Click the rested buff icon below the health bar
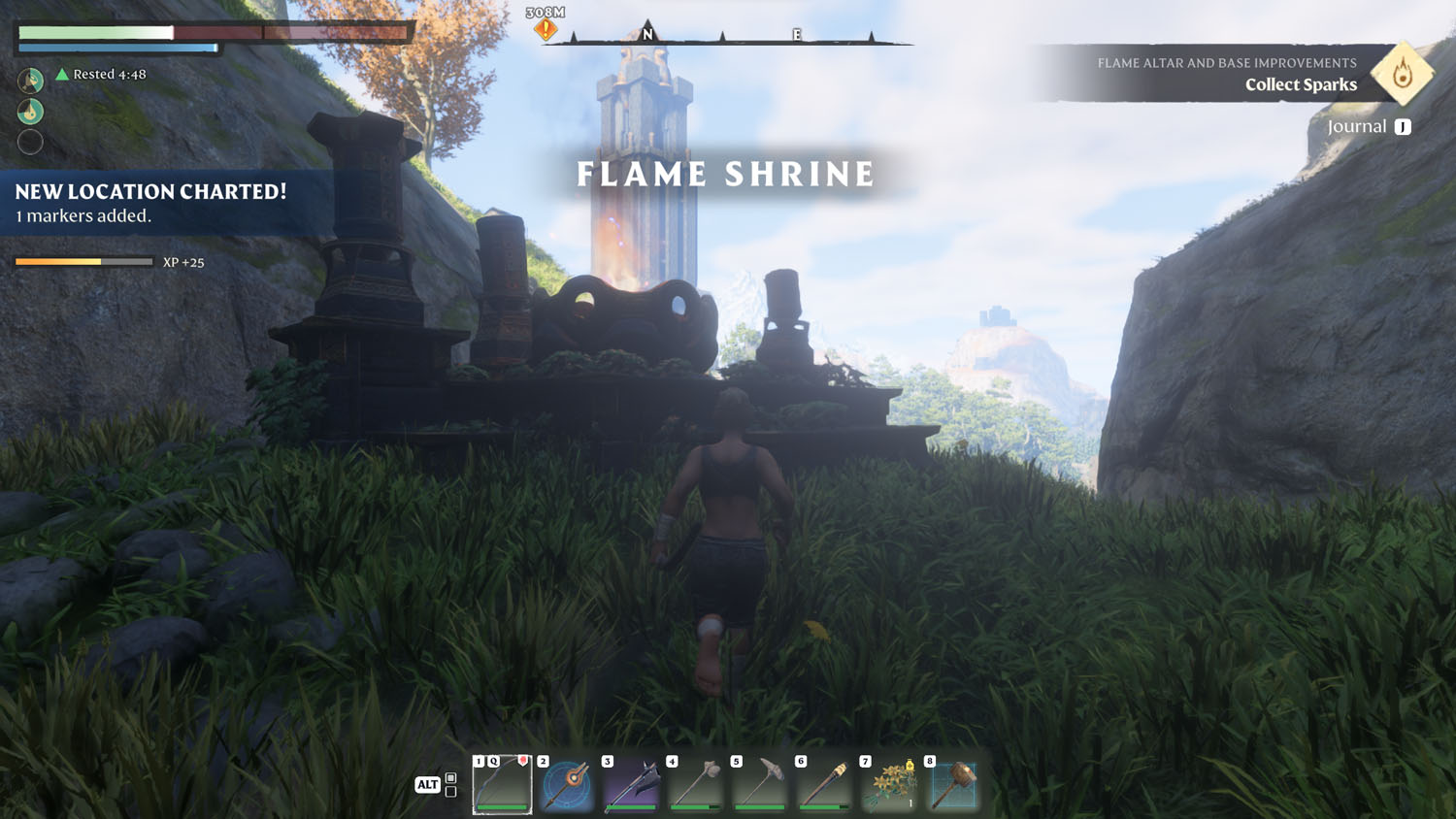Viewport: 1456px width, 819px height. [30, 80]
